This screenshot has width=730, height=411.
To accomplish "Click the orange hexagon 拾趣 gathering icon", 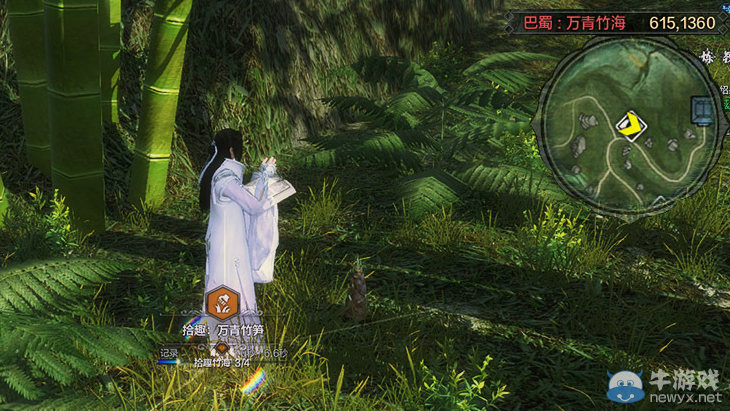I will pos(221,301).
